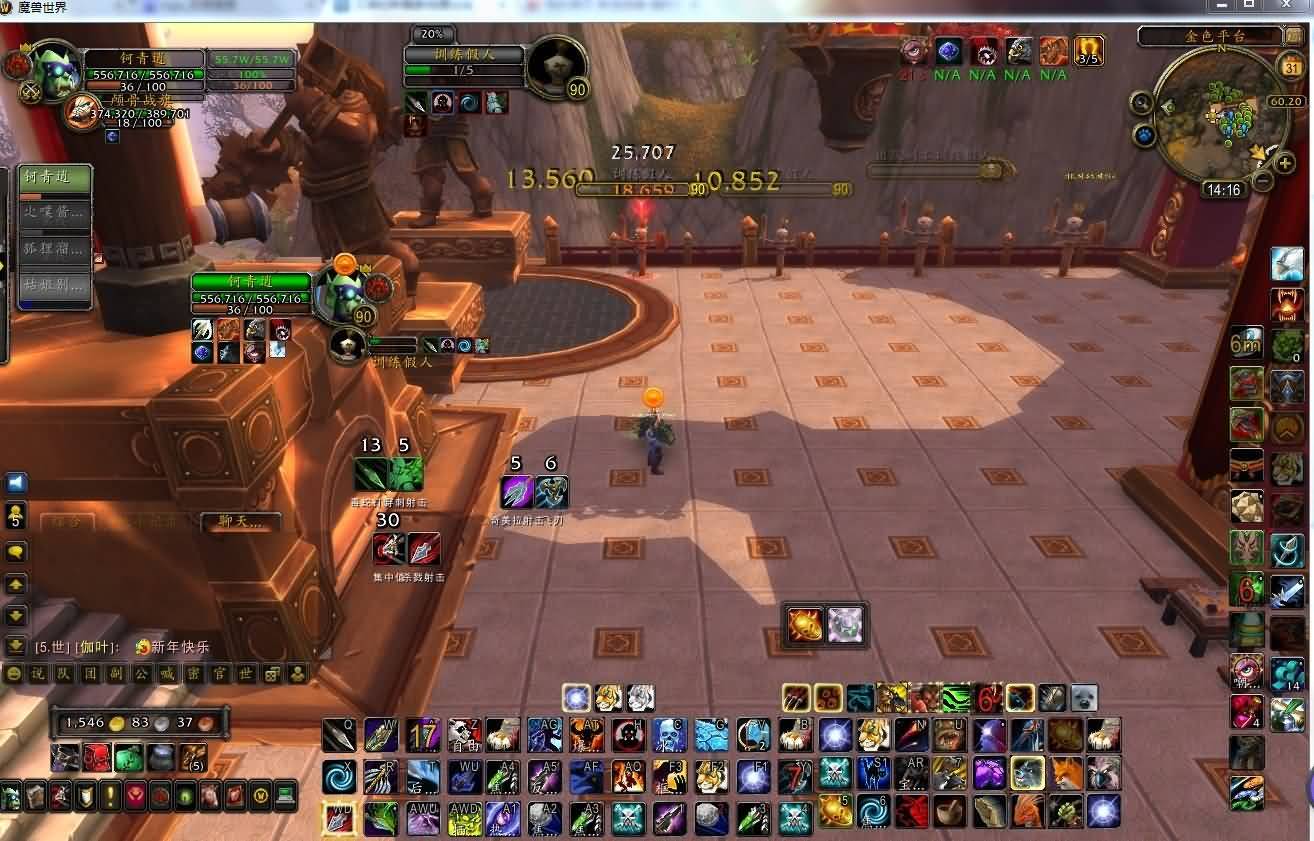This screenshot has width=1314, height=841.
Task: Click the yellow exclamation mark quest log button
Action: [110, 796]
